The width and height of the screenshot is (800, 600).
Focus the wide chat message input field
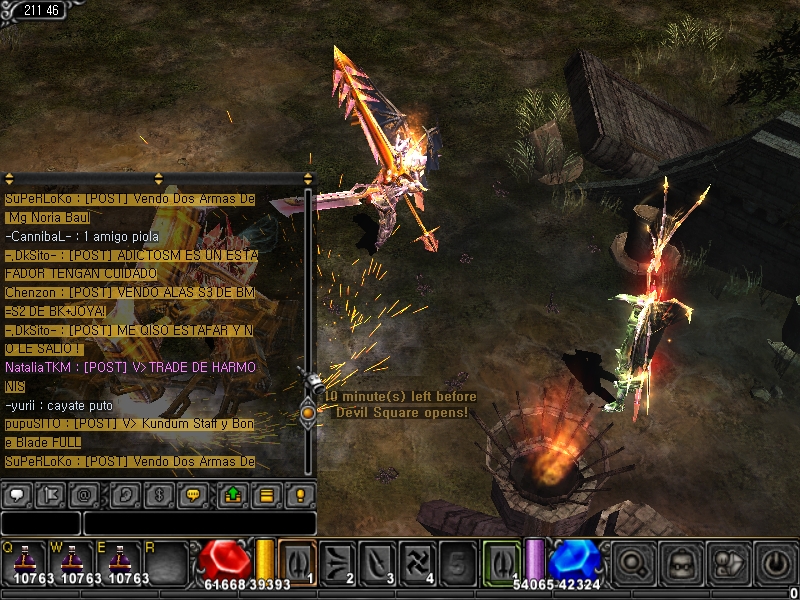[199, 523]
